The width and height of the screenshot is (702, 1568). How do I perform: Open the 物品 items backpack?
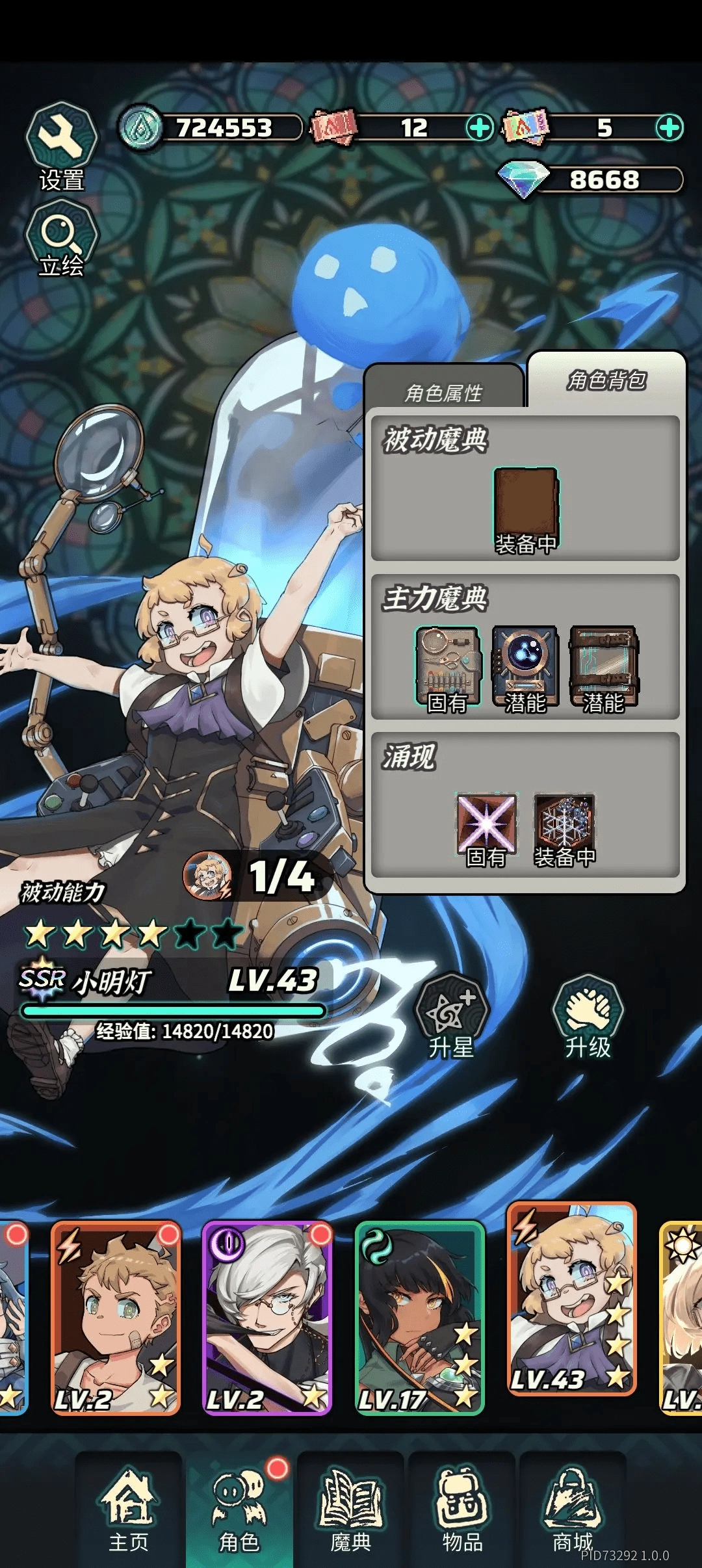462,1509
